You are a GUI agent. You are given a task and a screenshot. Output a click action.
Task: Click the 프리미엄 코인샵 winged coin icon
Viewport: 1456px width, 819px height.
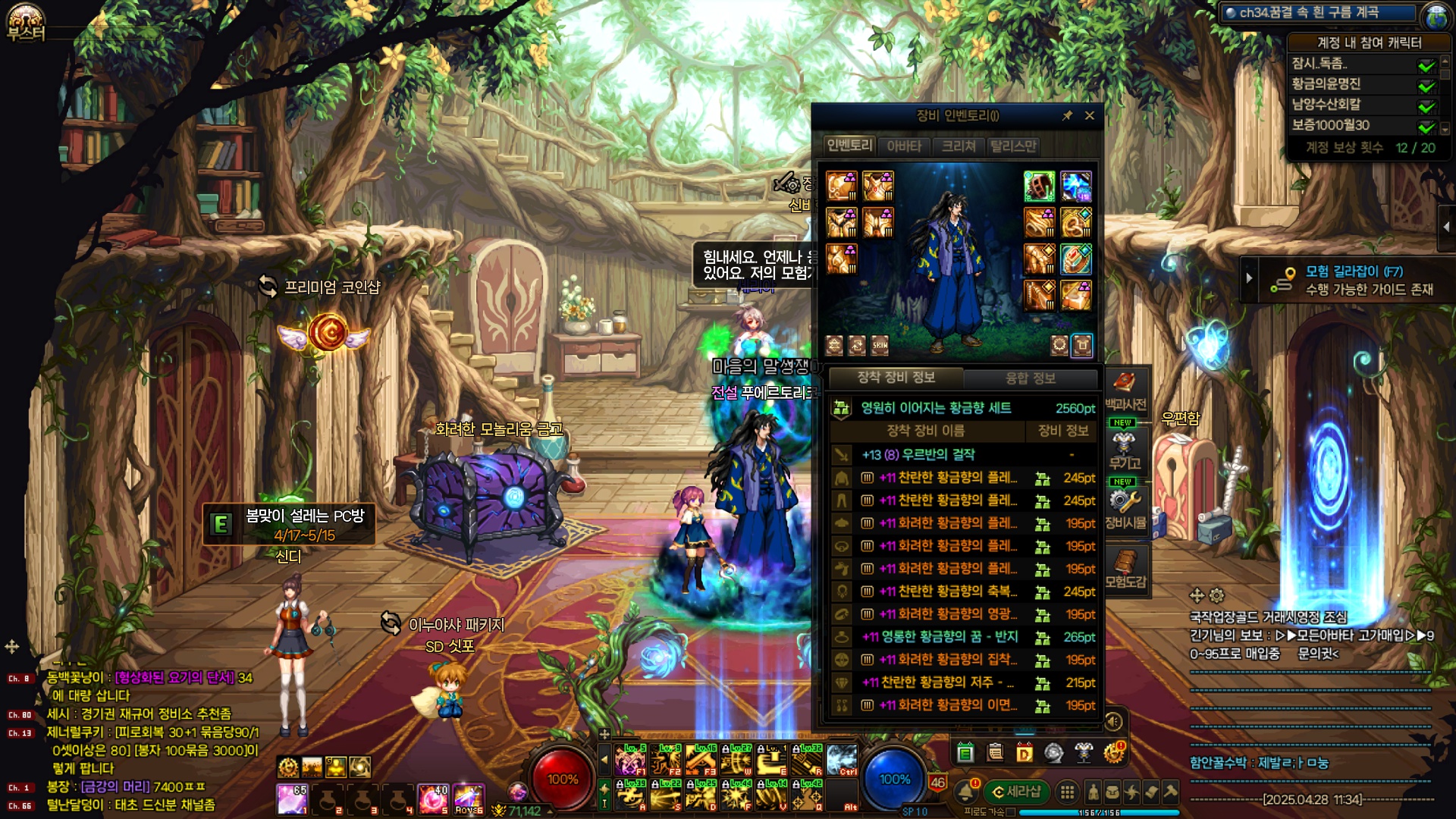[x=327, y=333]
